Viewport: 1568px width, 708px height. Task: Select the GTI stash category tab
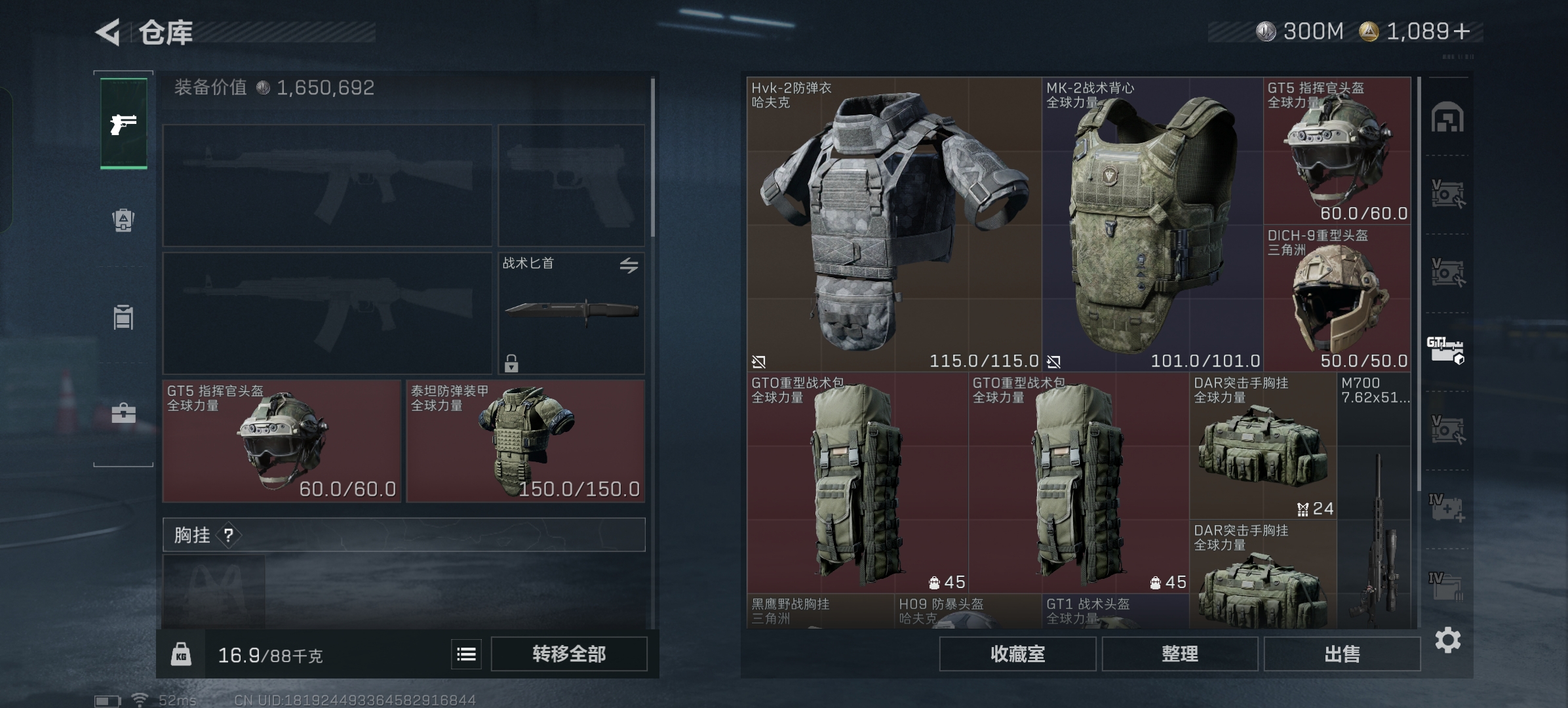1445,350
